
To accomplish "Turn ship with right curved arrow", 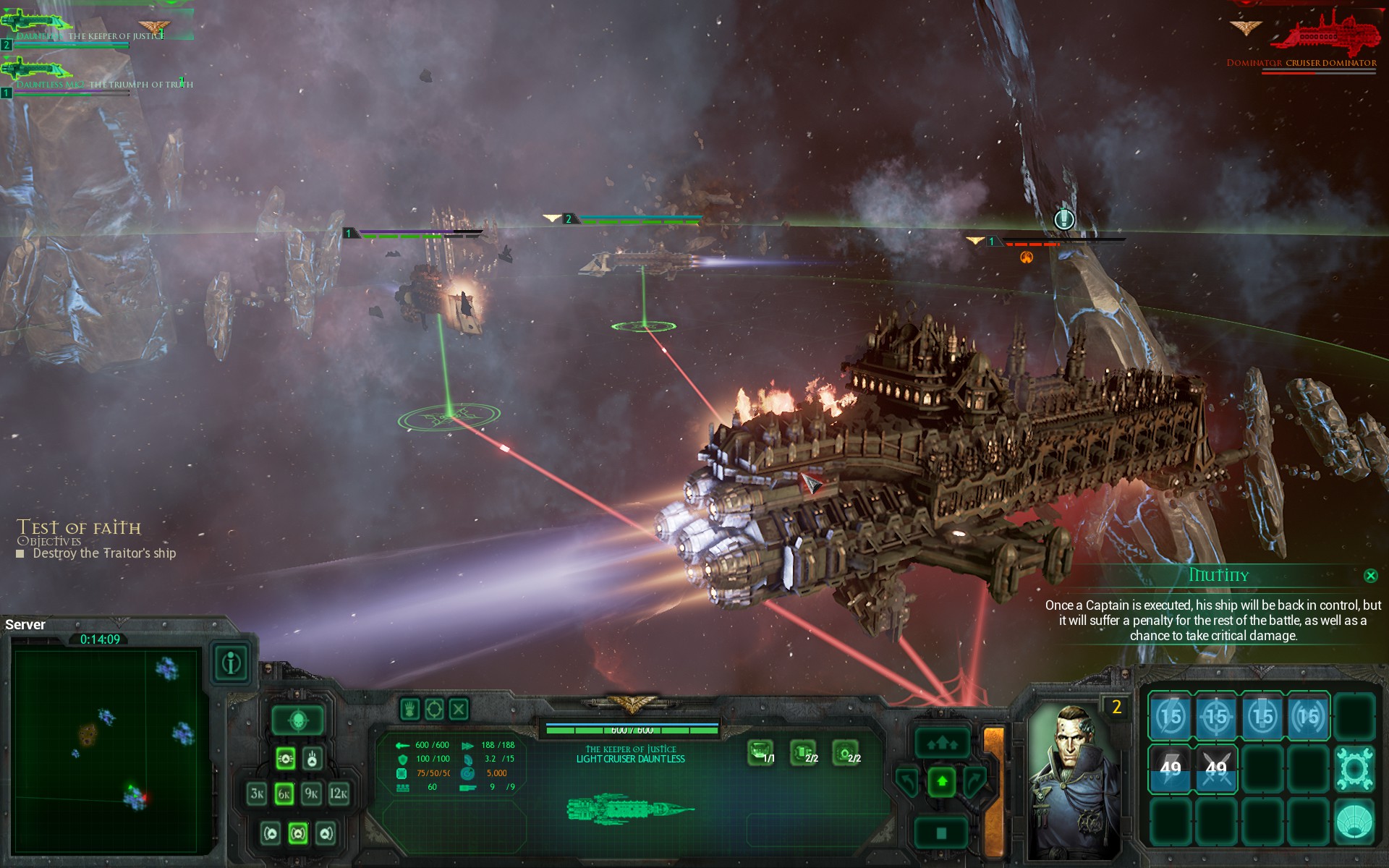I will [x=975, y=781].
